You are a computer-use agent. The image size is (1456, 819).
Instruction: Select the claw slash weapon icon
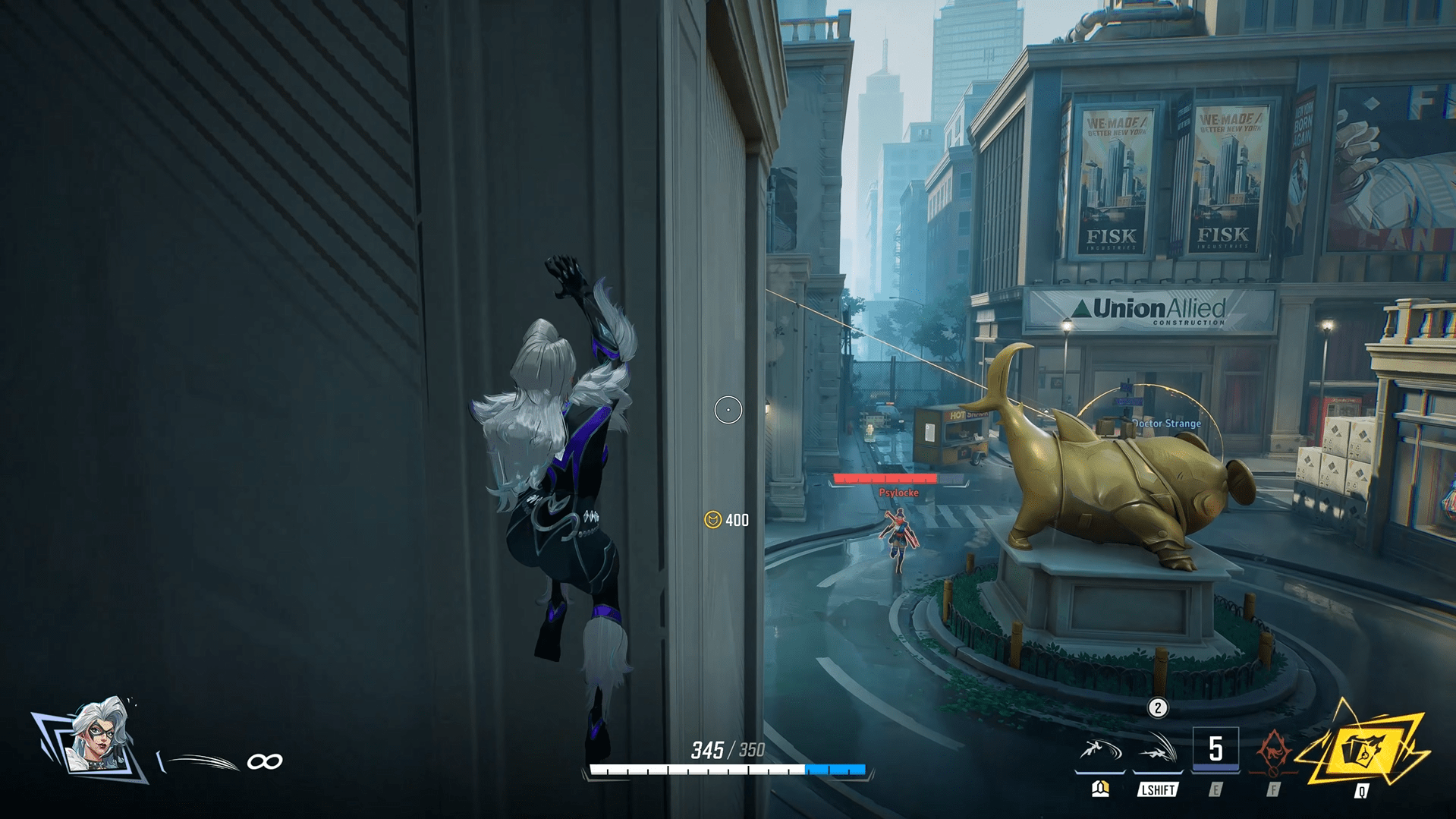[200, 761]
